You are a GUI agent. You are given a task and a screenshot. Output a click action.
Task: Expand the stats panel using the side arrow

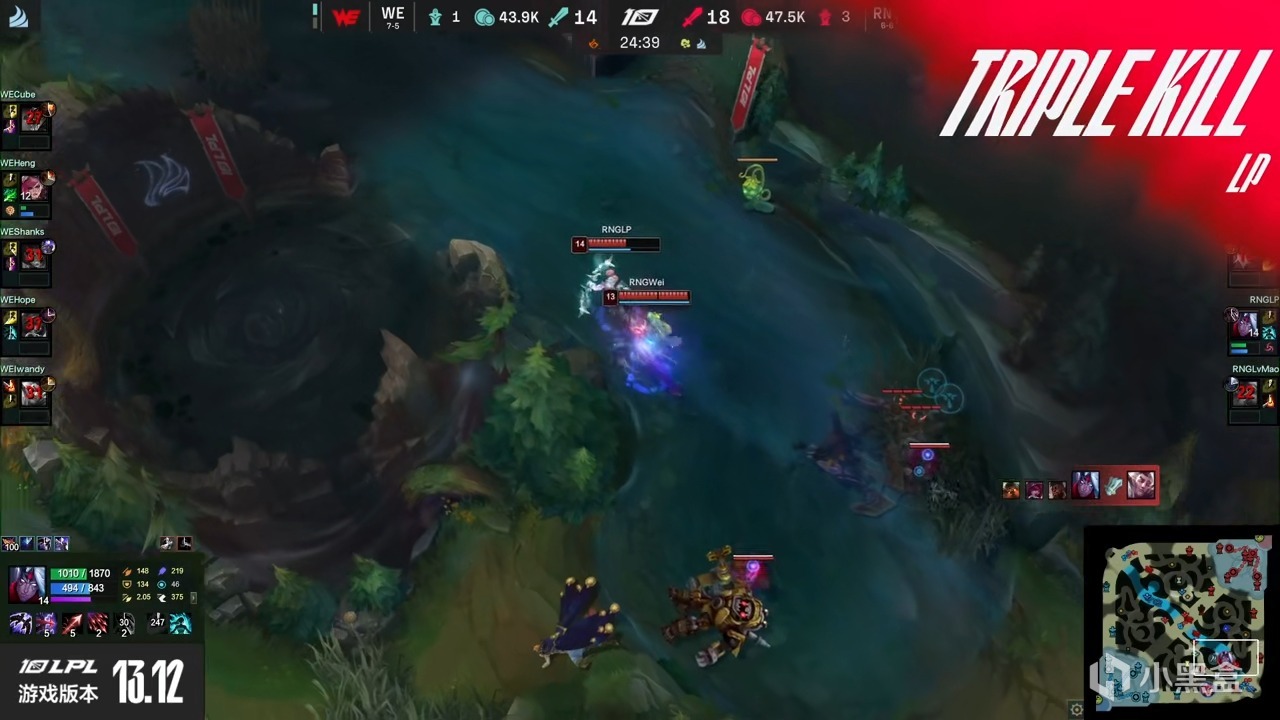194,598
